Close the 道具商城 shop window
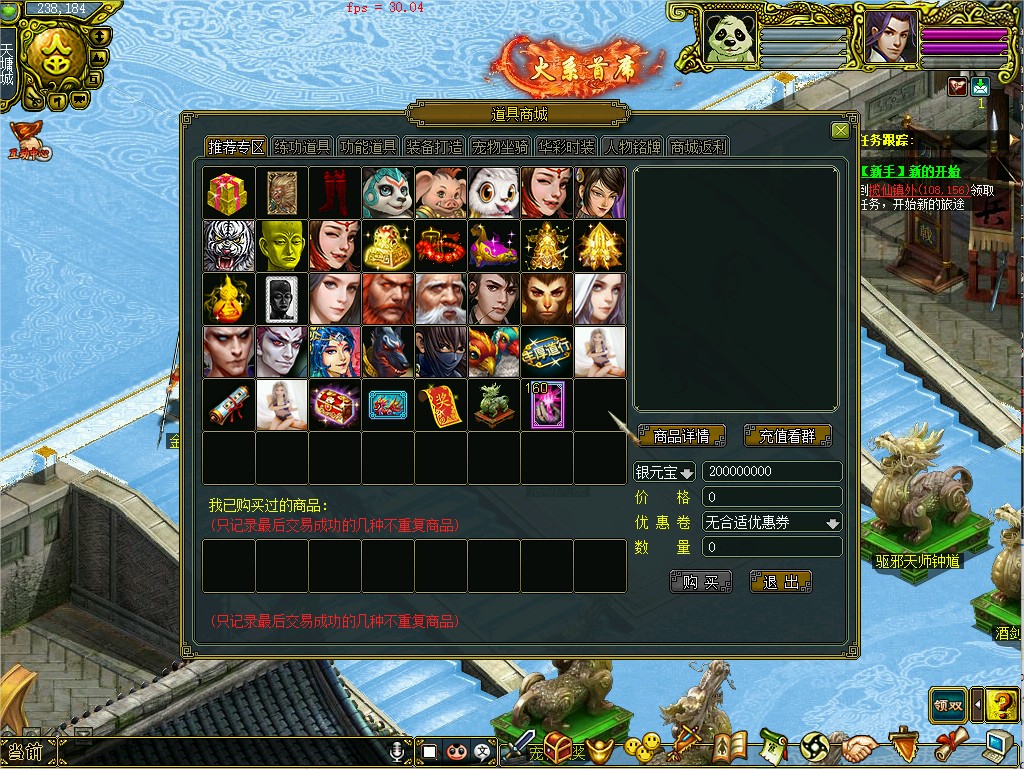Image resolution: width=1024 pixels, height=769 pixels. pos(840,131)
